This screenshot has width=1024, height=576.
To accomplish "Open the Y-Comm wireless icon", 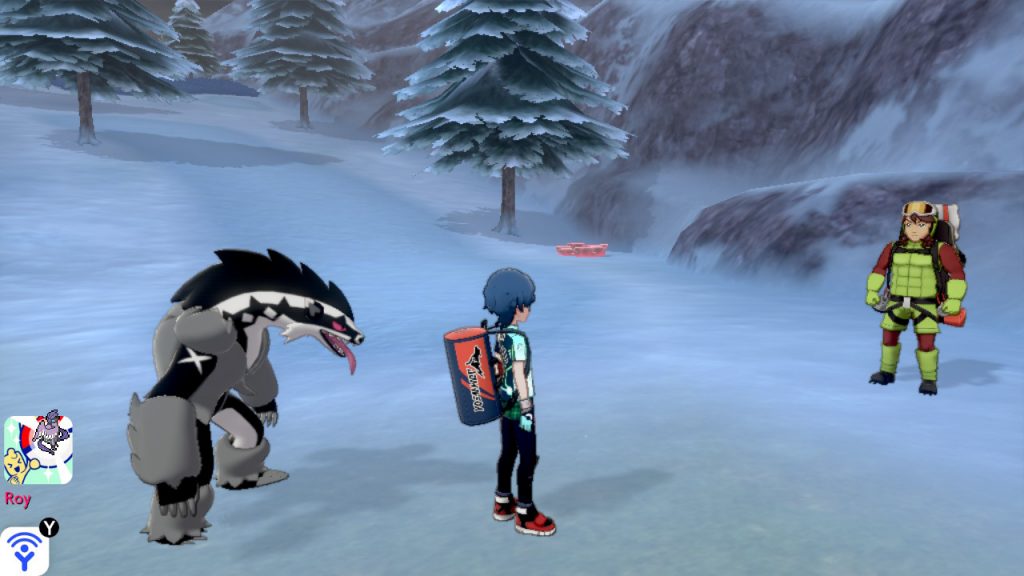I will (24, 550).
